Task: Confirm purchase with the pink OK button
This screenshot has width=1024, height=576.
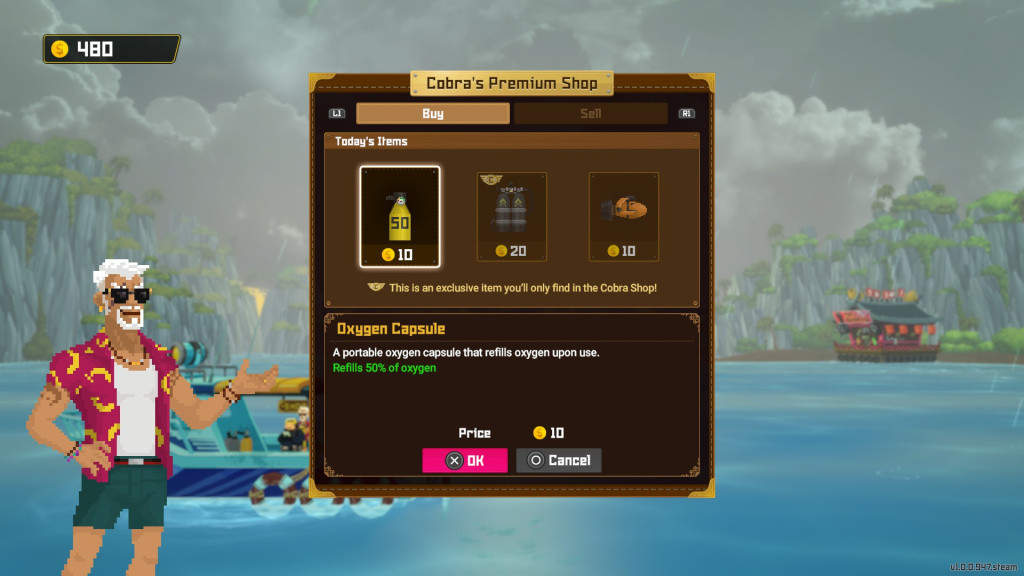Action: coord(465,460)
